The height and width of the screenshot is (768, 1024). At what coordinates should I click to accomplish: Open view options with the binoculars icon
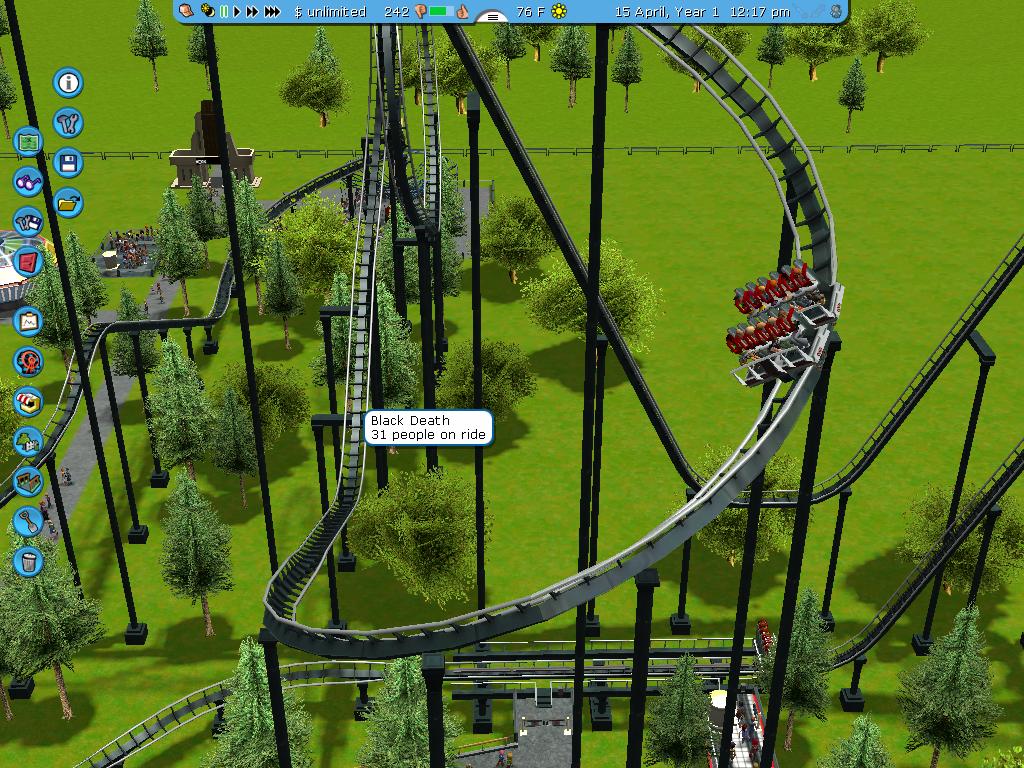coord(28,182)
